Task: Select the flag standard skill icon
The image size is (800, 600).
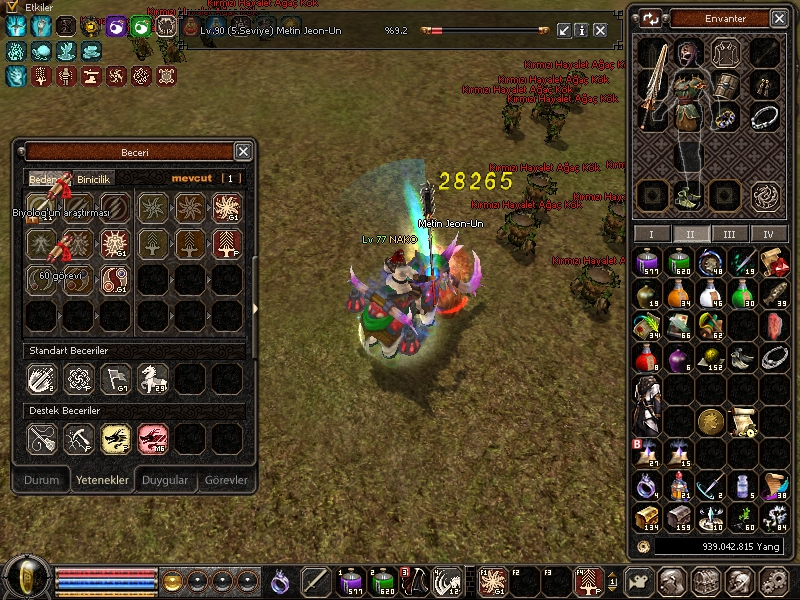Action: (x=115, y=377)
